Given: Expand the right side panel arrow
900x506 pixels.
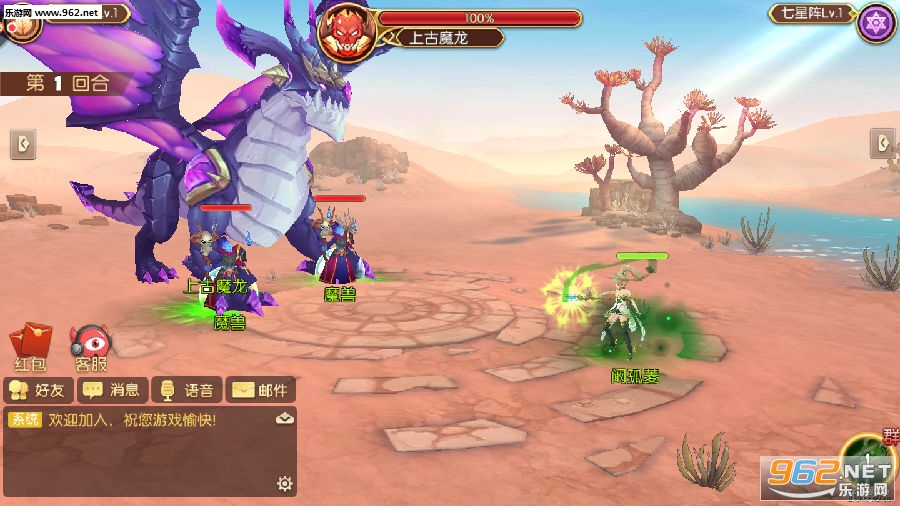Looking at the screenshot, I should pos(882,143).
